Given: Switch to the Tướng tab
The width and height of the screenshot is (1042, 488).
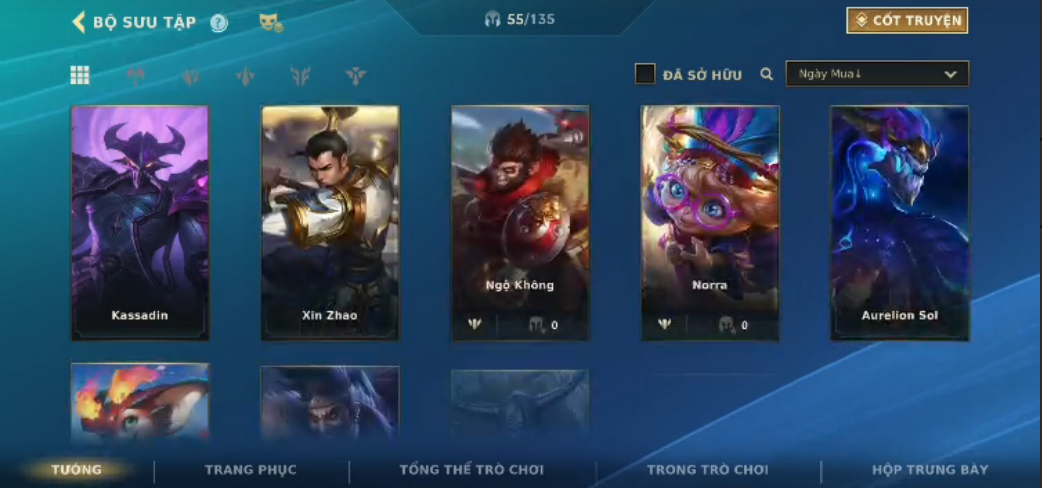Looking at the screenshot, I should click(x=77, y=469).
